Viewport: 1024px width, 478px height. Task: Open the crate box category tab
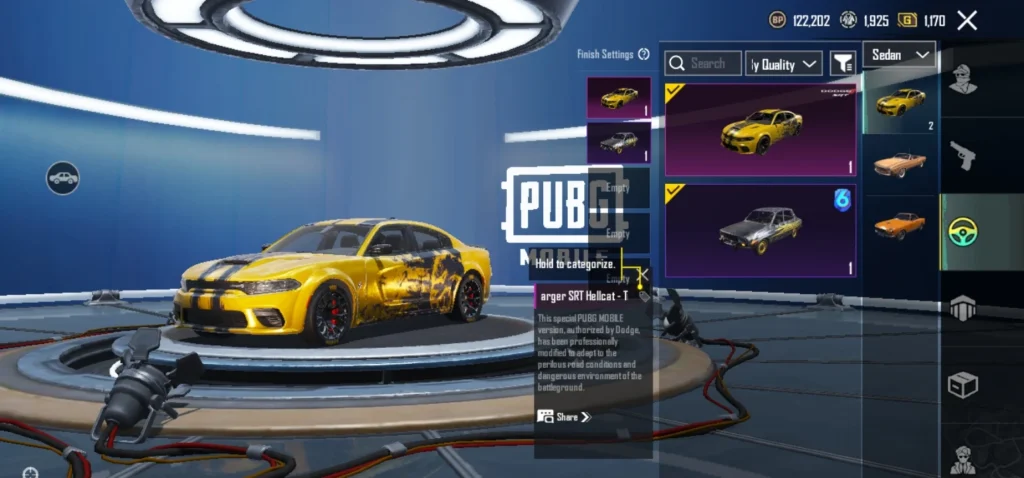(x=962, y=385)
